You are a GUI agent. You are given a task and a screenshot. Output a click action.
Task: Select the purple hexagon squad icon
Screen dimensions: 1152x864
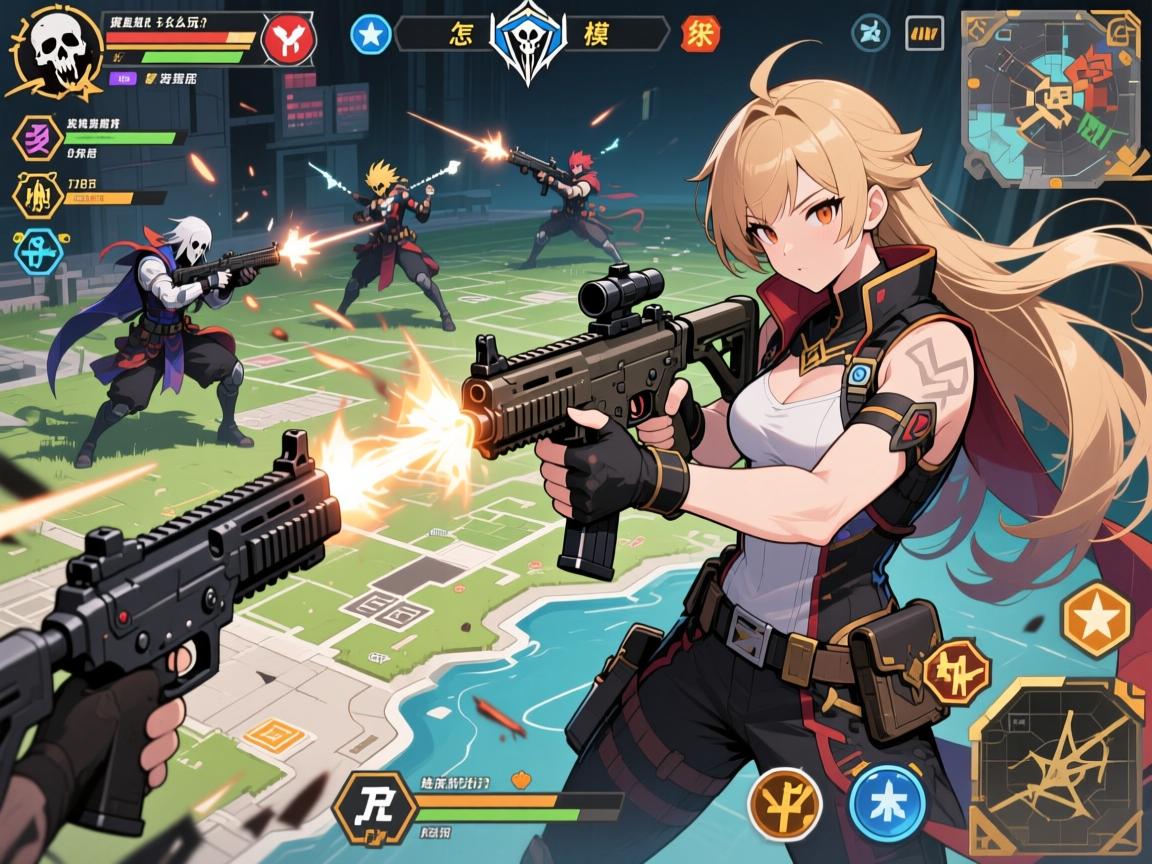click(38, 137)
